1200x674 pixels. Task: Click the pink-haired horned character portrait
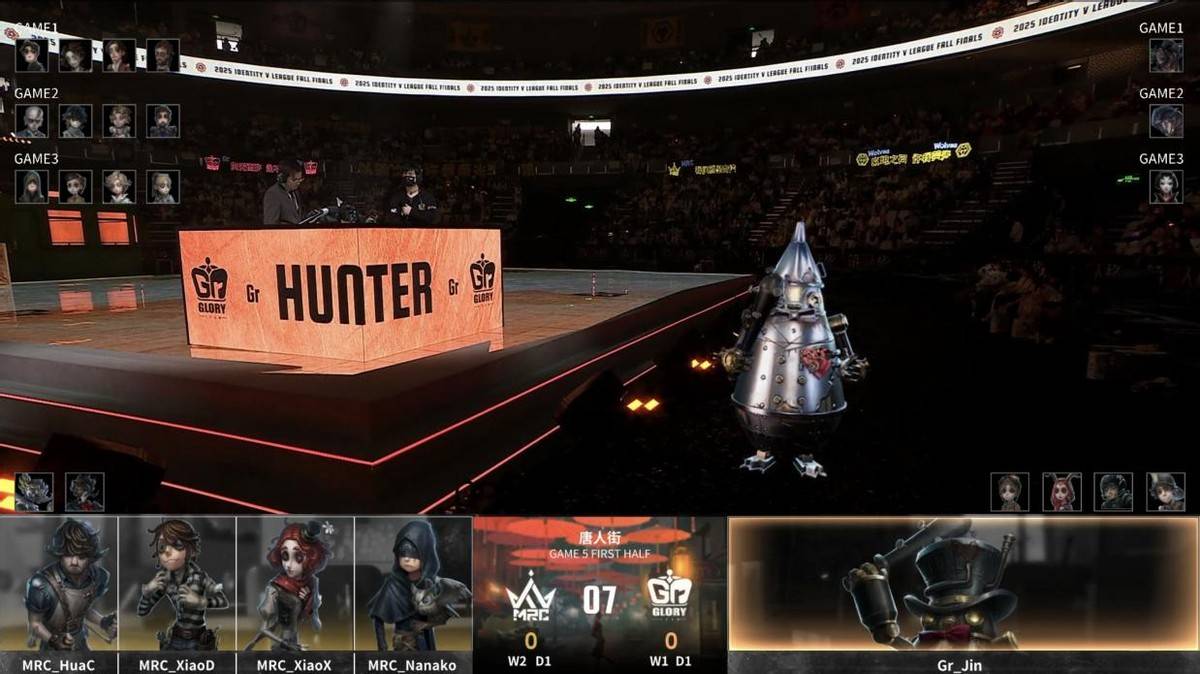click(x=1062, y=492)
